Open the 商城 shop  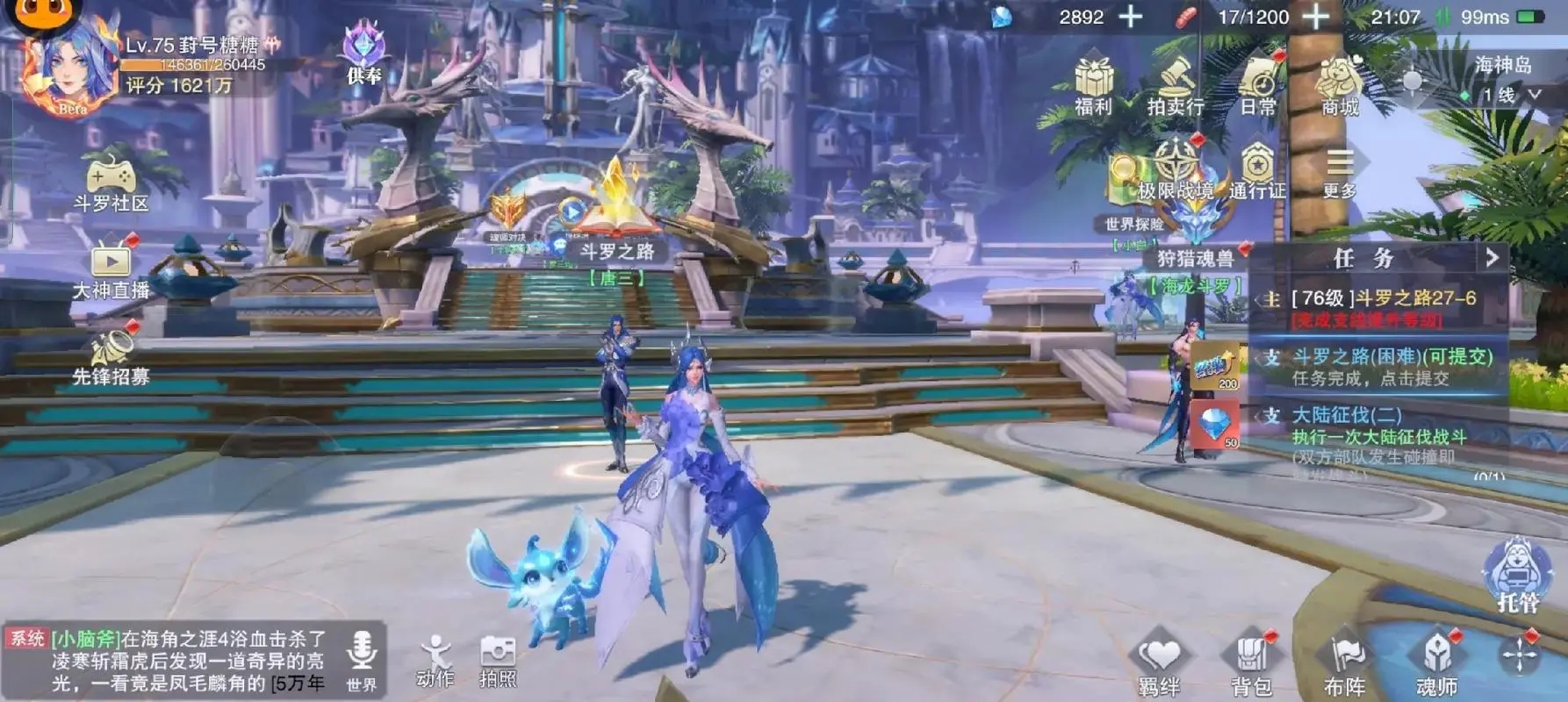pos(1339,88)
